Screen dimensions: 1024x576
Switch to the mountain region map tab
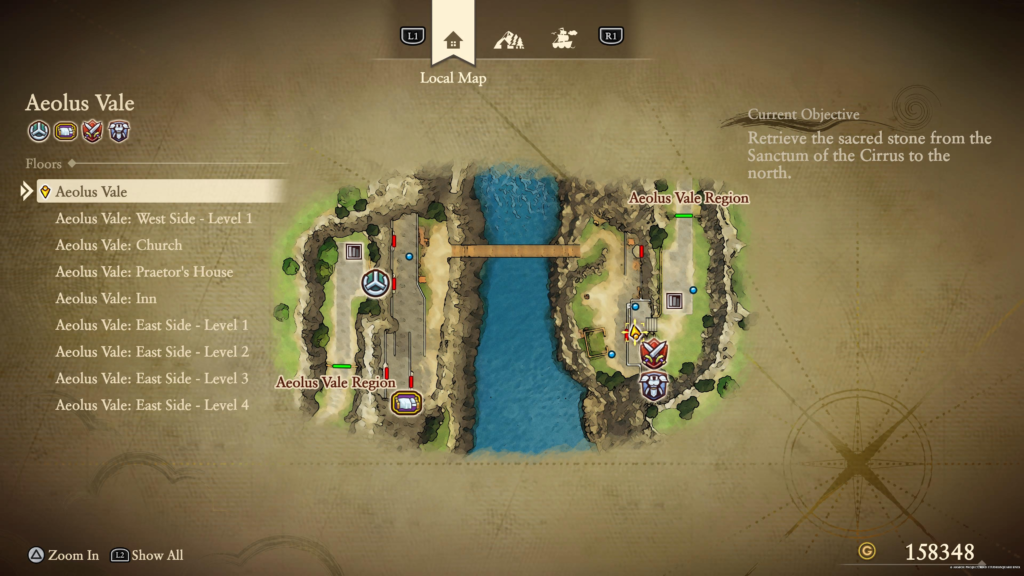point(508,40)
